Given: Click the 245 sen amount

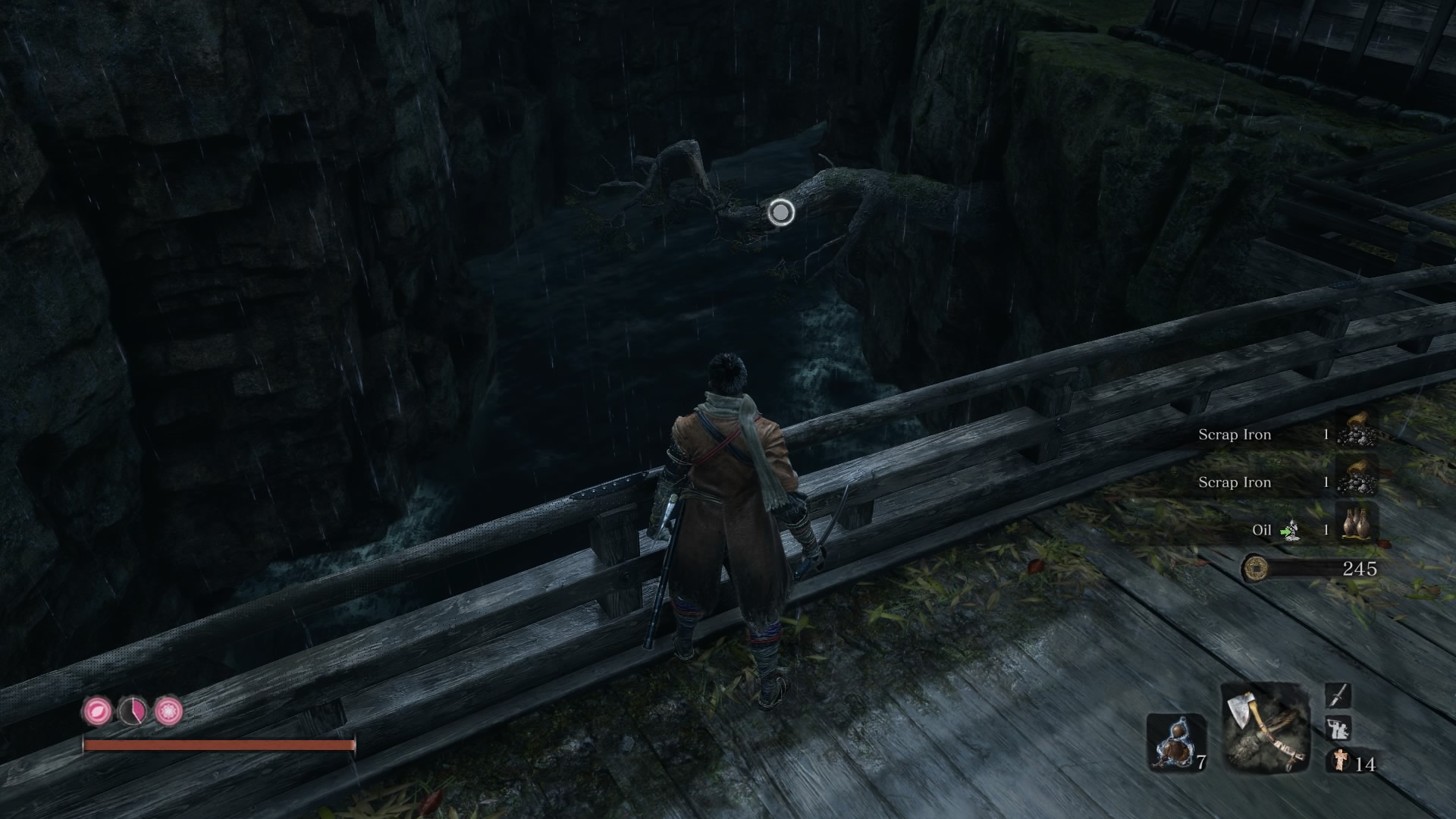Looking at the screenshot, I should 1360,567.
